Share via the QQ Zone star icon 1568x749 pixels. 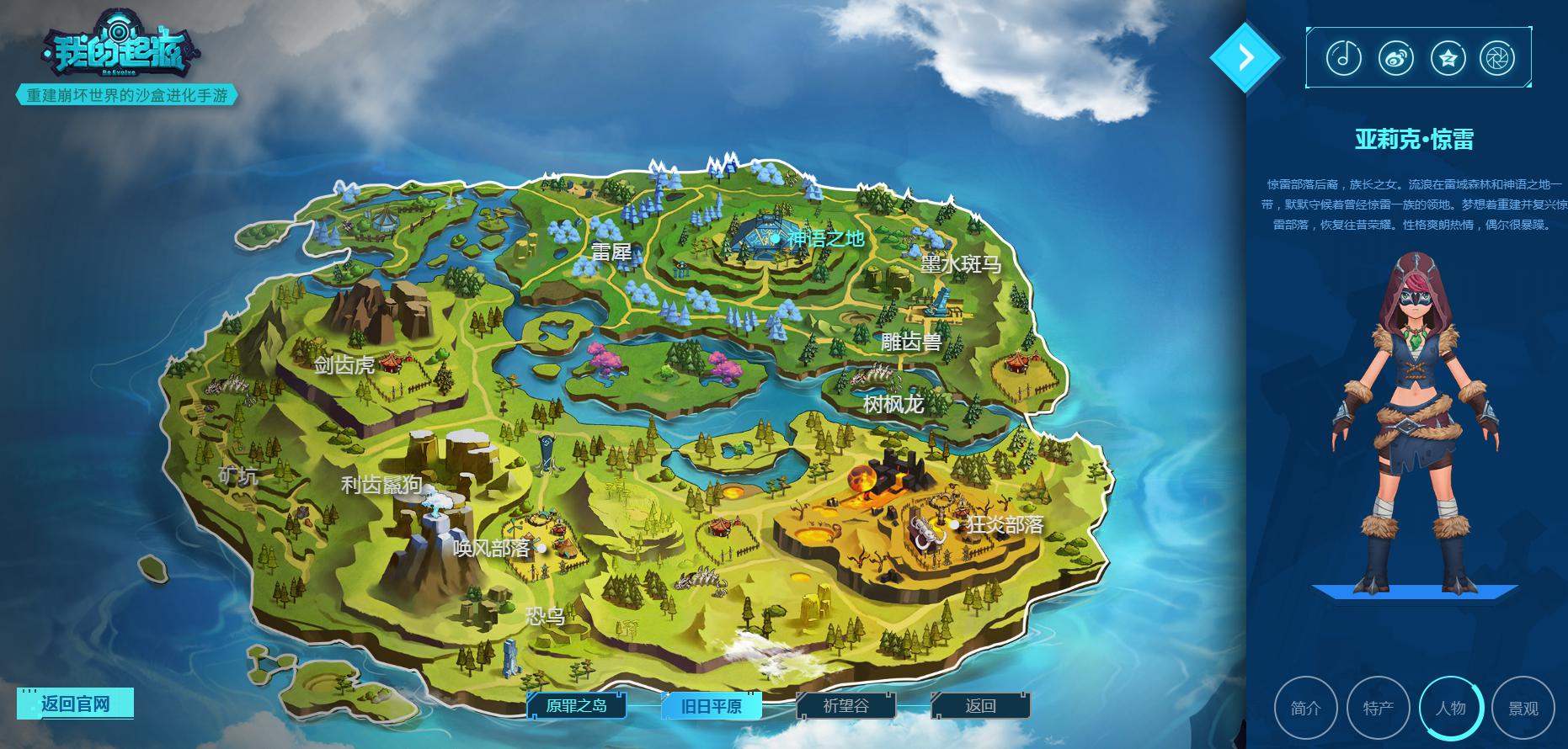point(1448,58)
